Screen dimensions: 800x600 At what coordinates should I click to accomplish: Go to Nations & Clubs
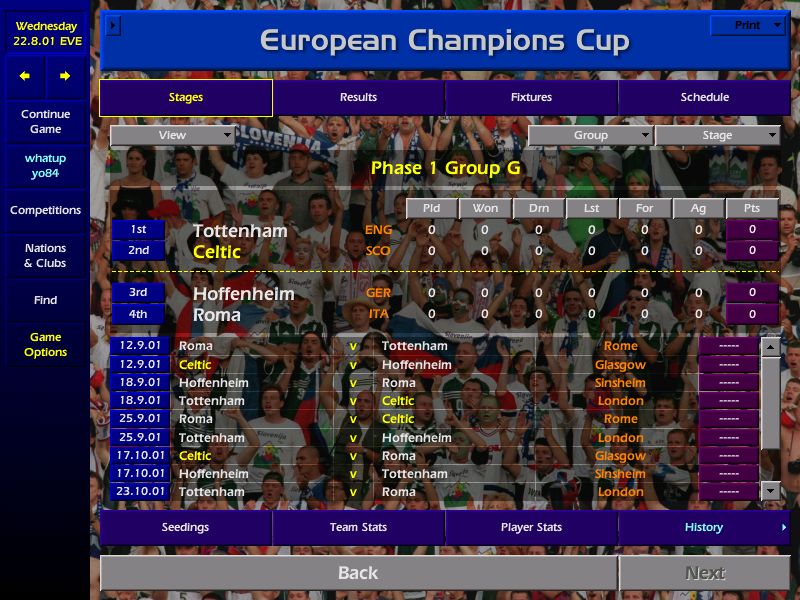(45, 255)
